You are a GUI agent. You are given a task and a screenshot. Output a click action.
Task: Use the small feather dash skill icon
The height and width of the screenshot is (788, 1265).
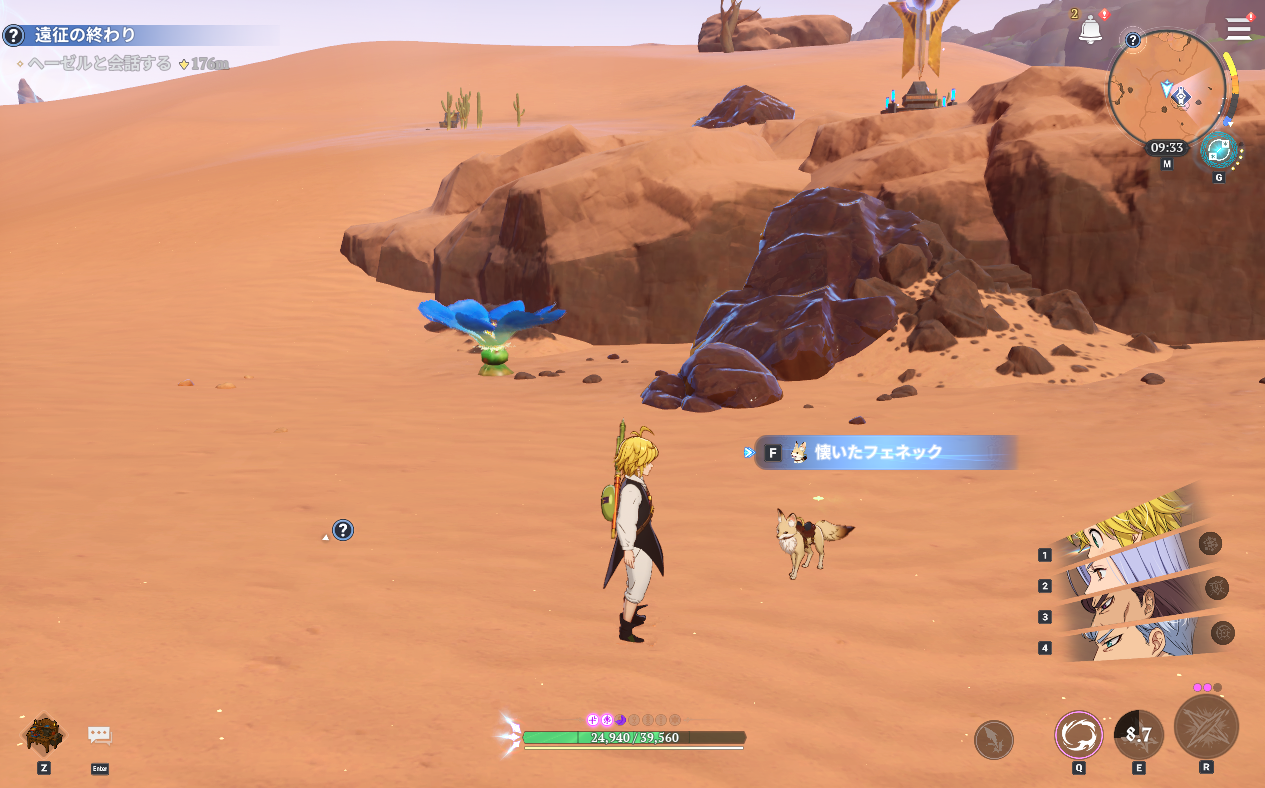994,740
